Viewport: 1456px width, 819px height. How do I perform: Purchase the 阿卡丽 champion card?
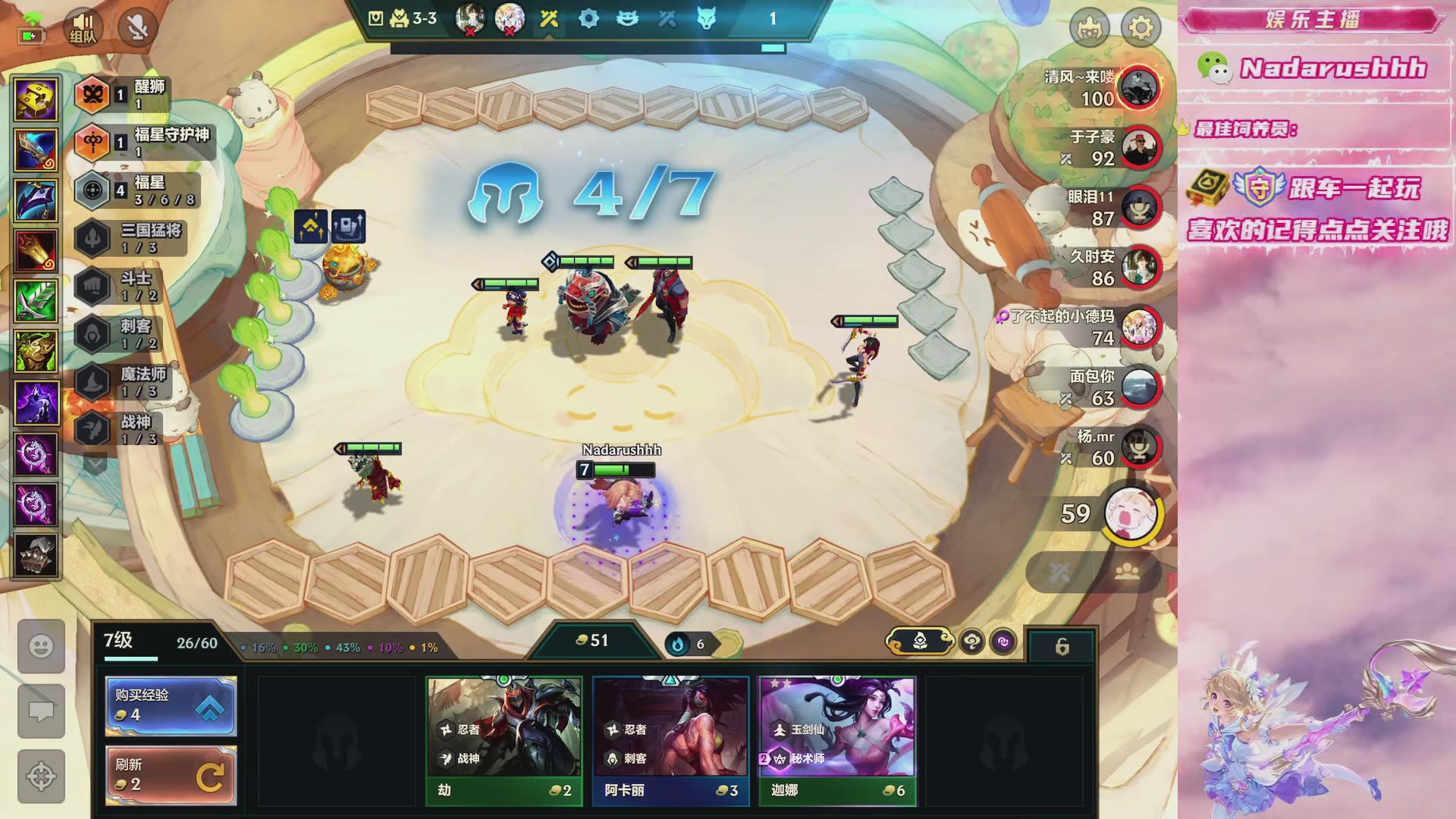[x=670, y=740]
